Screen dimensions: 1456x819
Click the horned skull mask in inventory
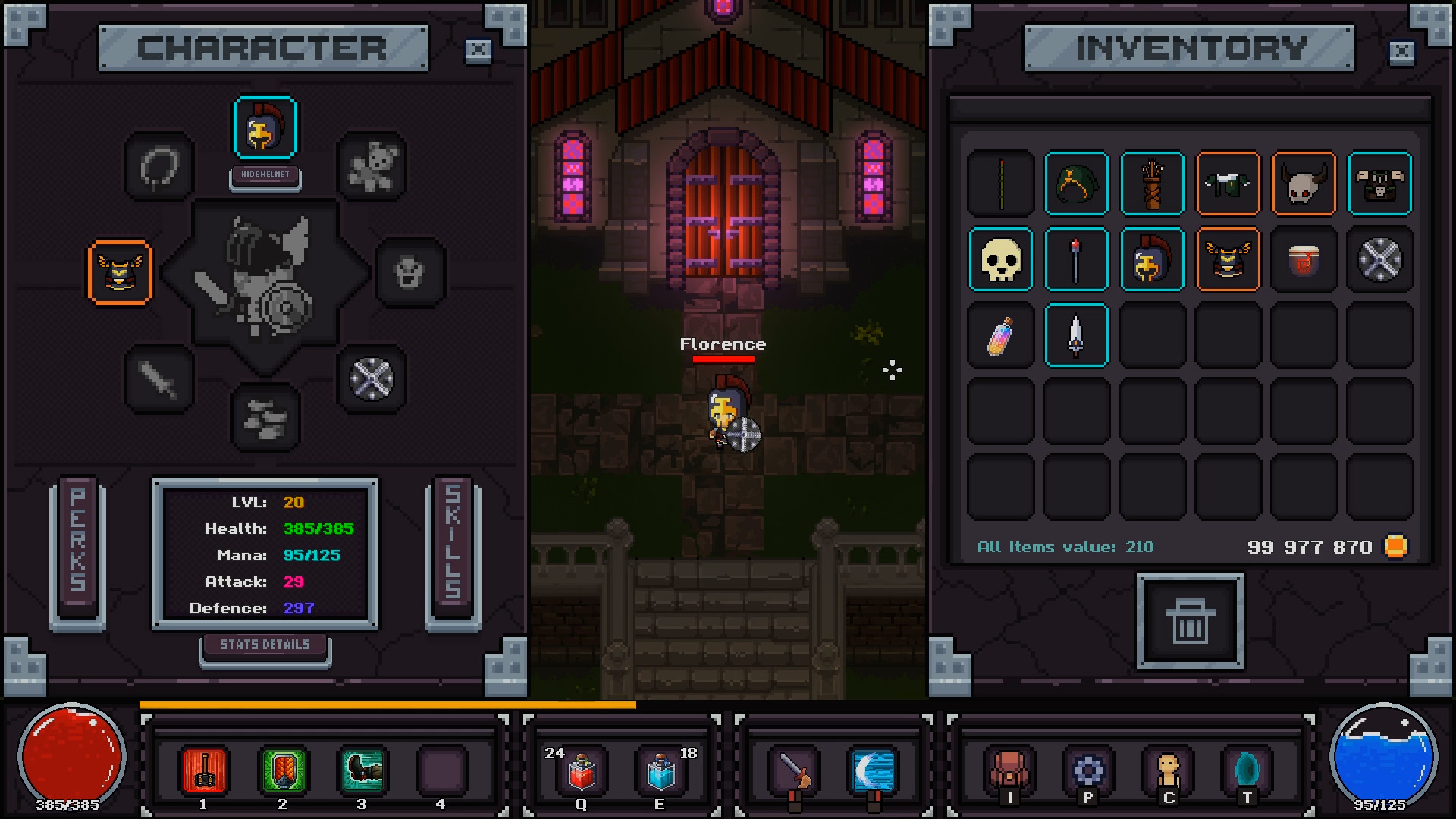pyautogui.click(x=1304, y=184)
